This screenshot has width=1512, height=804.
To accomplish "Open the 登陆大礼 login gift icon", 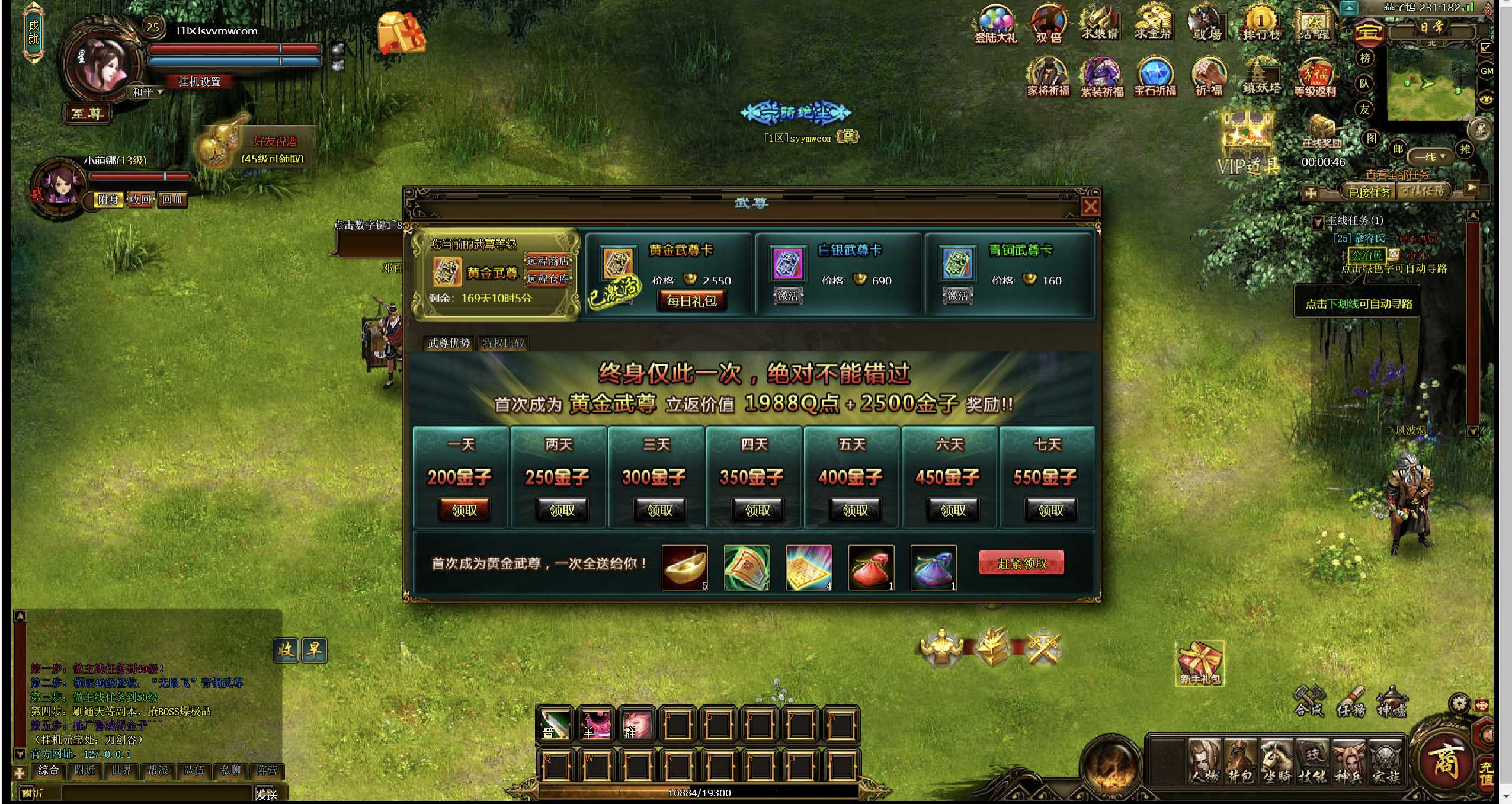I will pos(996,25).
